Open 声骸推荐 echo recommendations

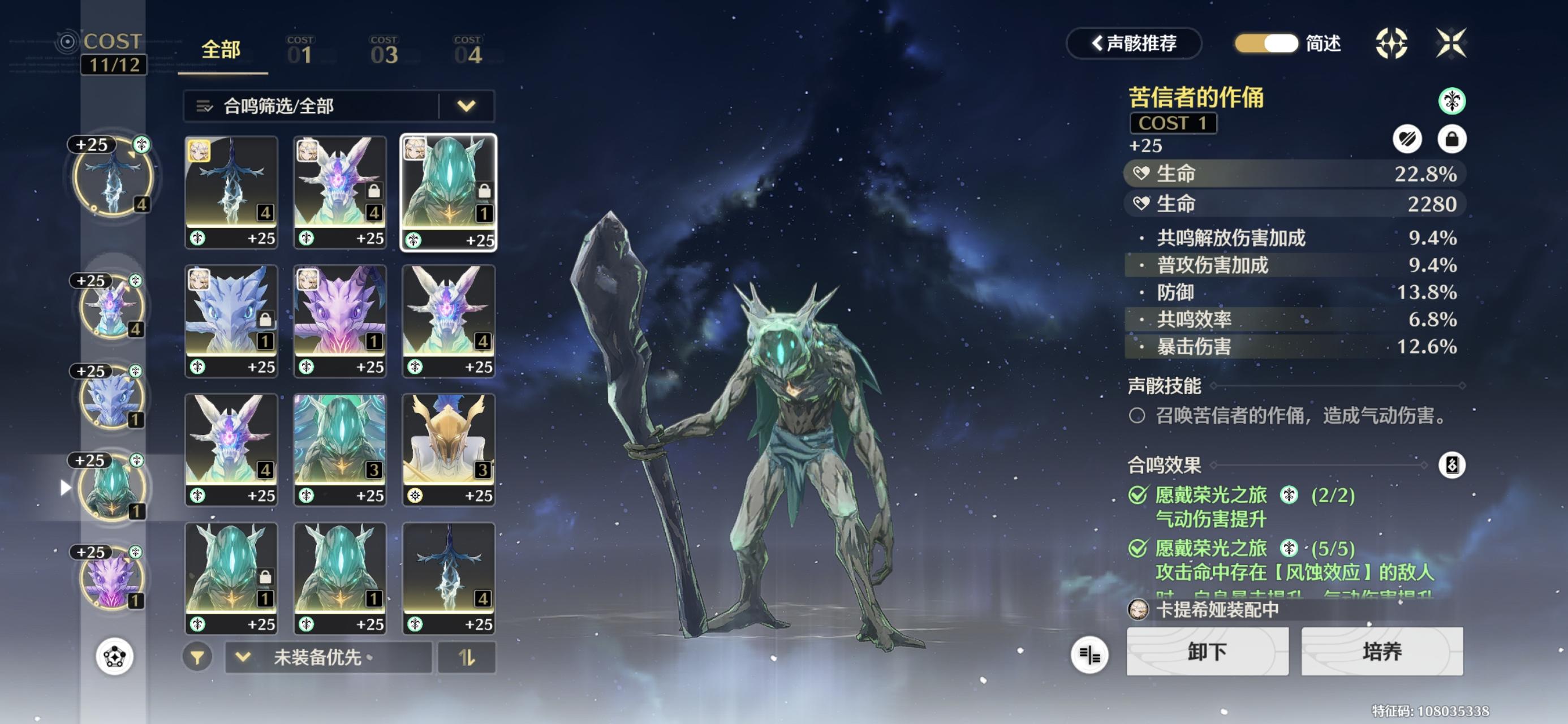click(1134, 44)
